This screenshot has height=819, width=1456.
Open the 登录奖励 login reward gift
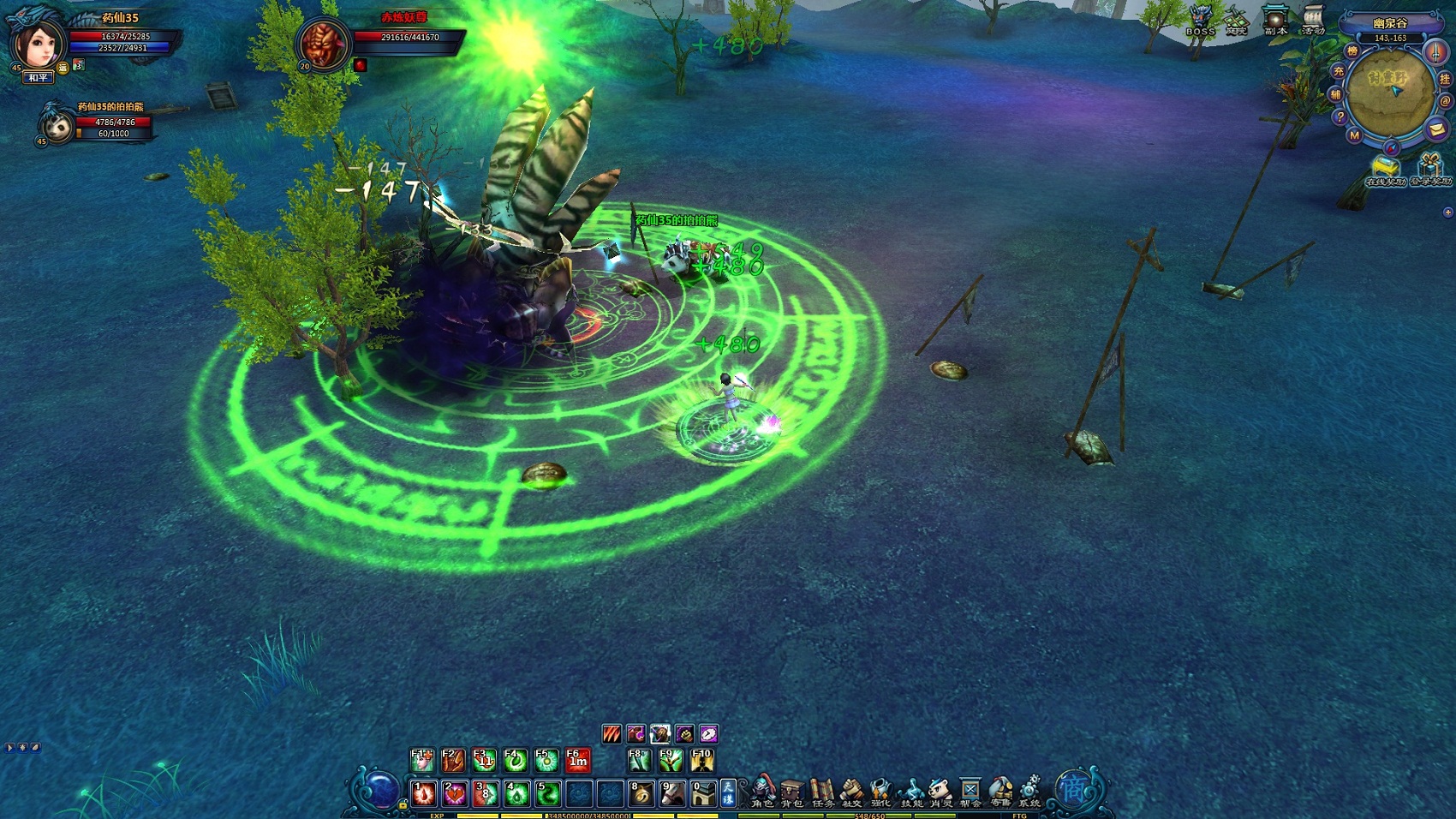pyautogui.click(x=1429, y=169)
